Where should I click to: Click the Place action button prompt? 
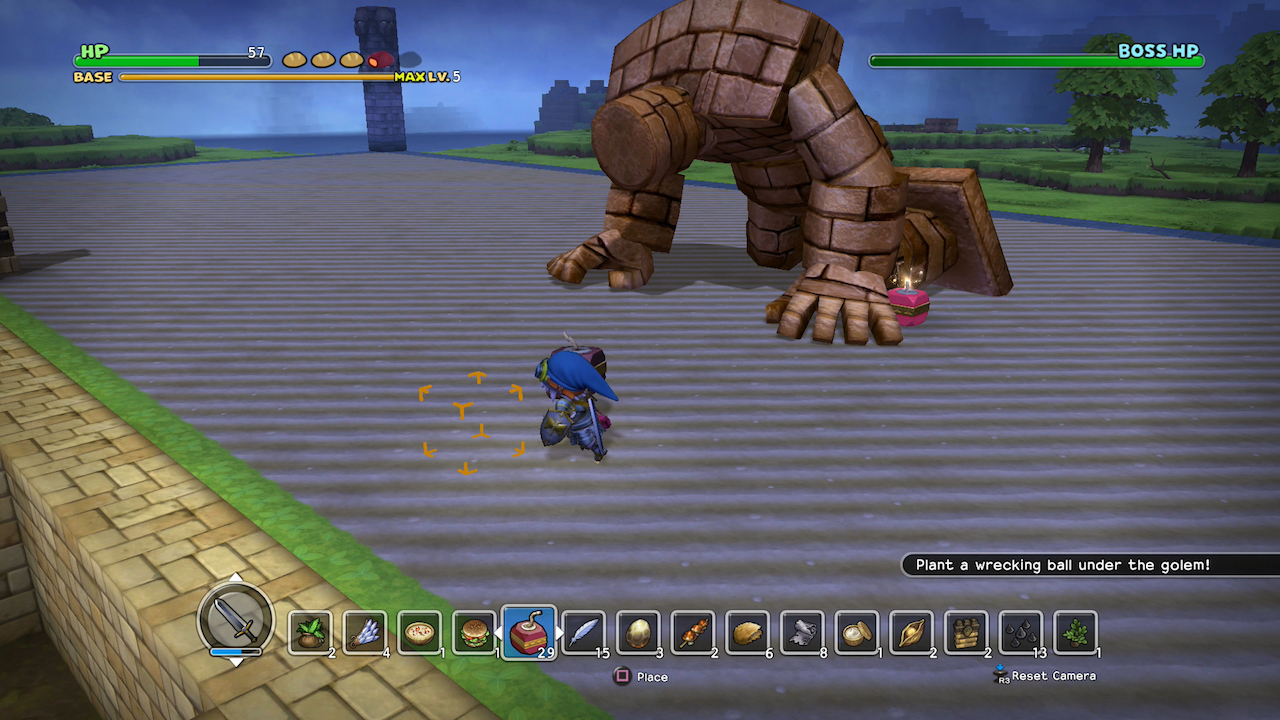pos(640,676)
